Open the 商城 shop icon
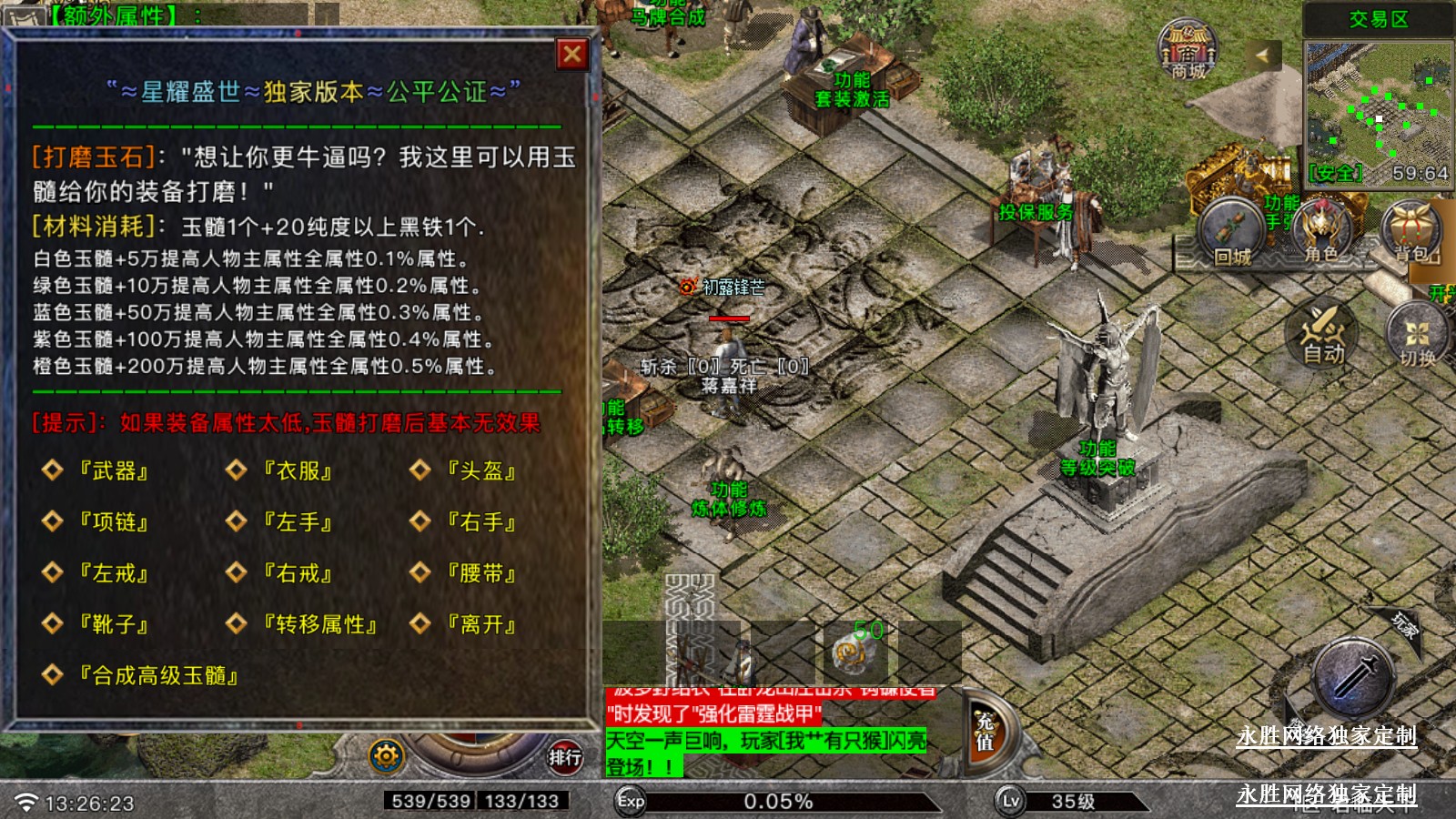The image size is (1456, 819). pyautogui.click(x=1188, y=50)
